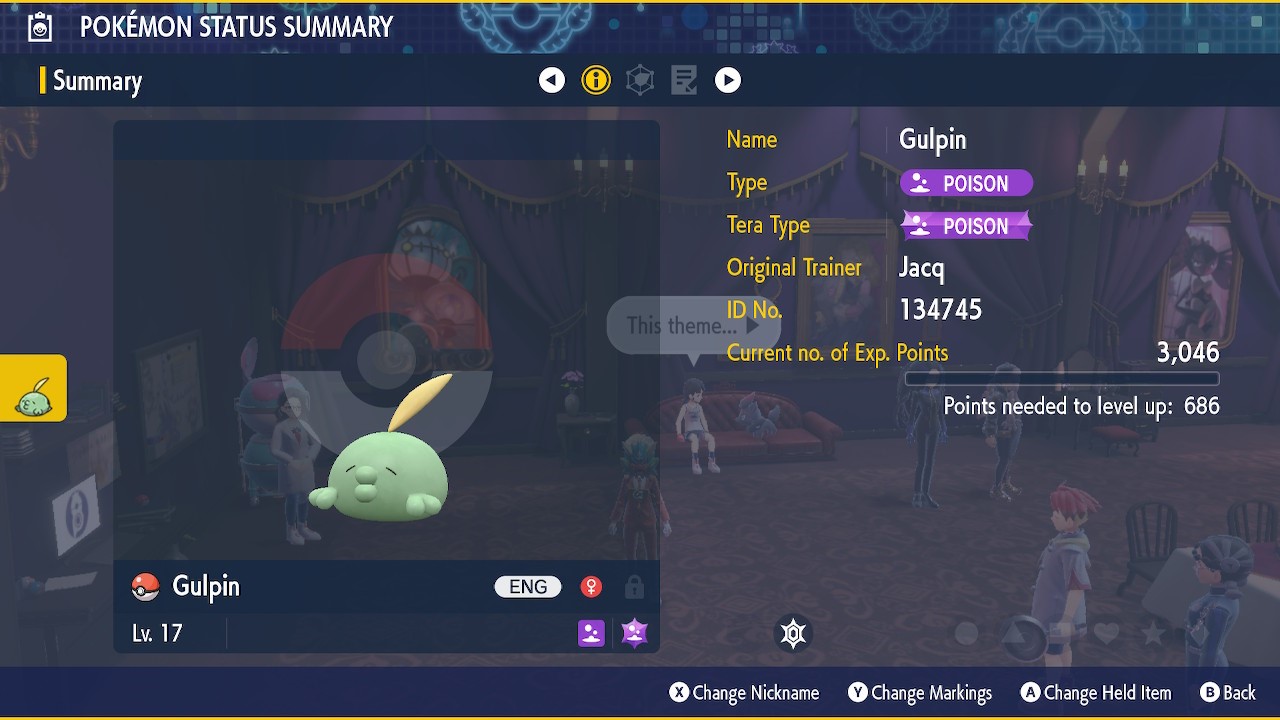The width and height of the screenshot is (1280, 720).
Task: Go to the previous summary page arrow
Action: tap(552, 80)
